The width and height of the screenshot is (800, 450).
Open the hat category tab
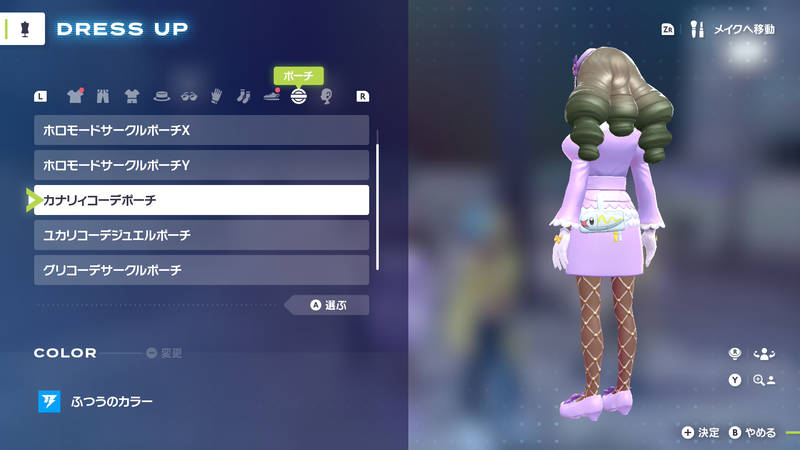coord(160,97)
